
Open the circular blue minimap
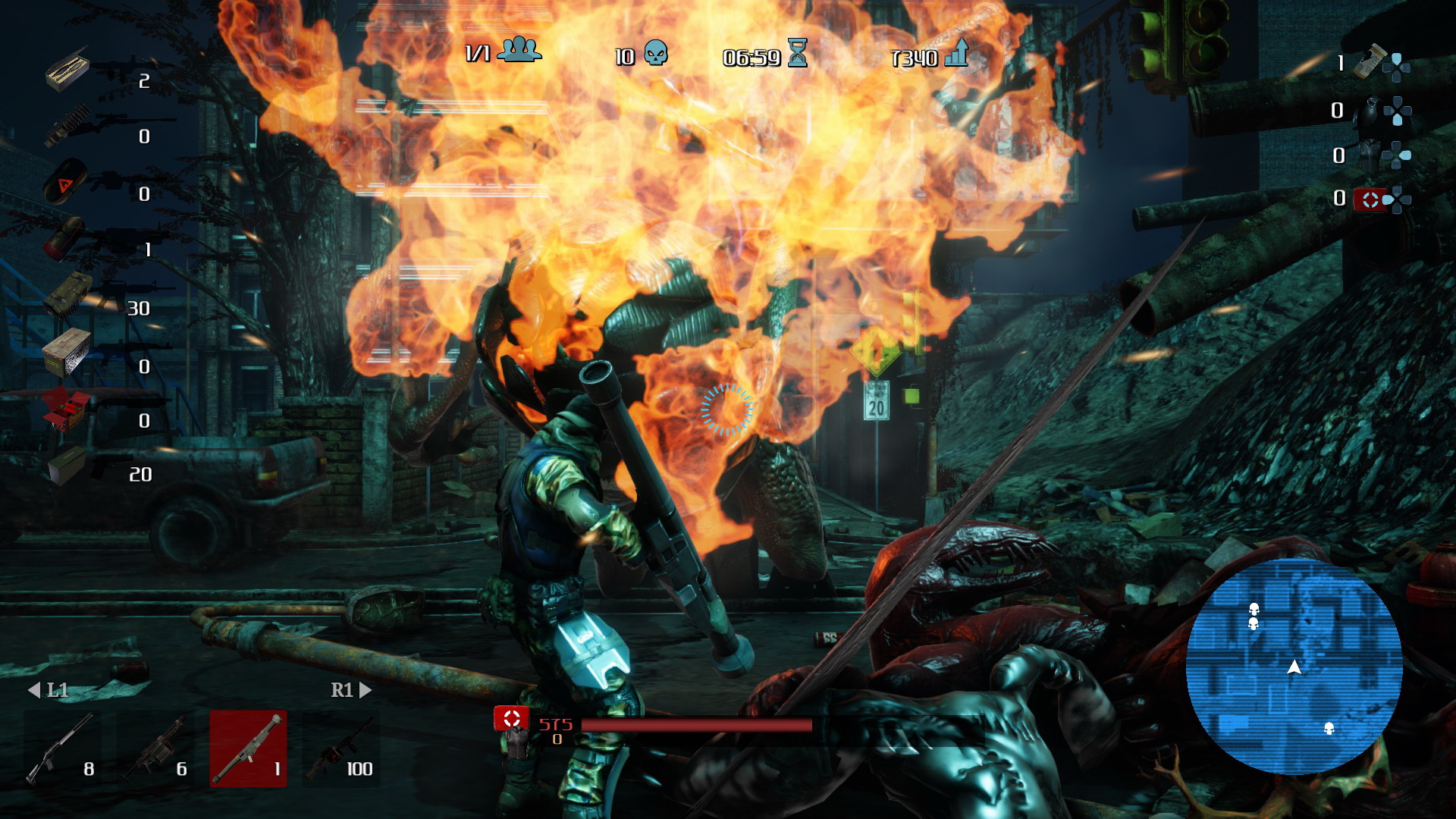click(1294, 667)
